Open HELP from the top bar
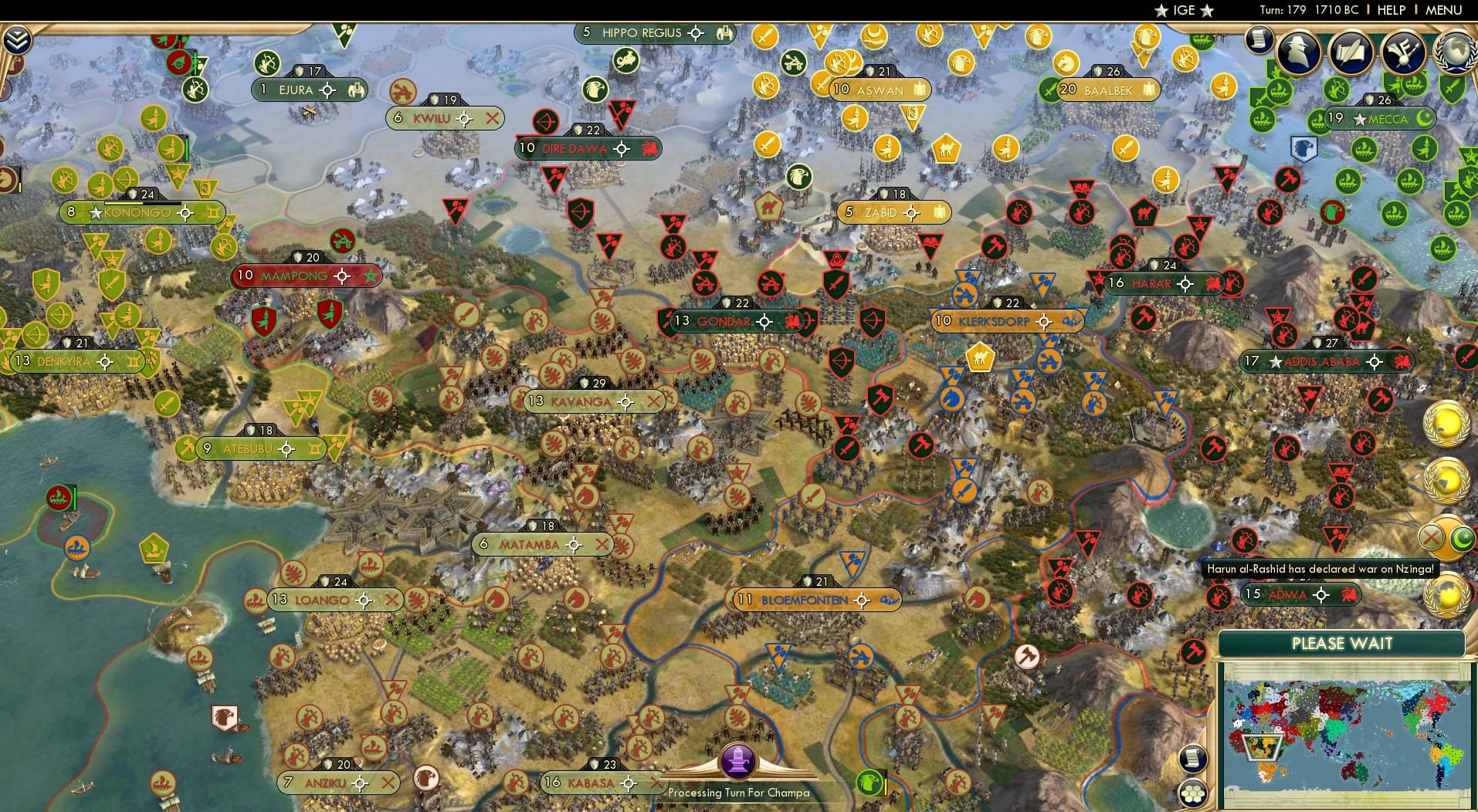This screenshot has height=812, width=1478. point(1390,10)
